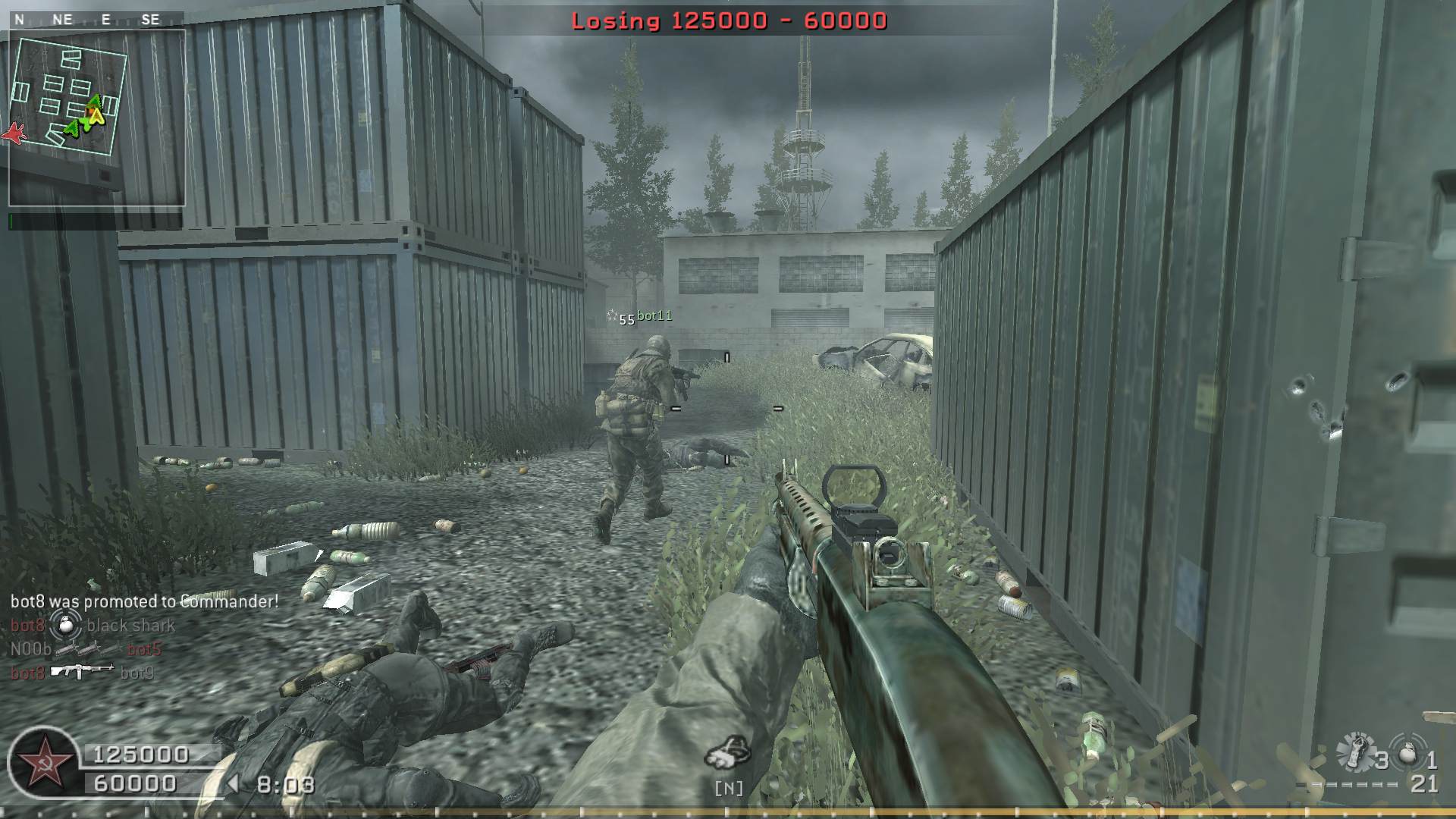Select the red jet marker on the minimap
The height and width of the screenshot is (819, 1456).
pyautogui.click(x=13, y=133)
